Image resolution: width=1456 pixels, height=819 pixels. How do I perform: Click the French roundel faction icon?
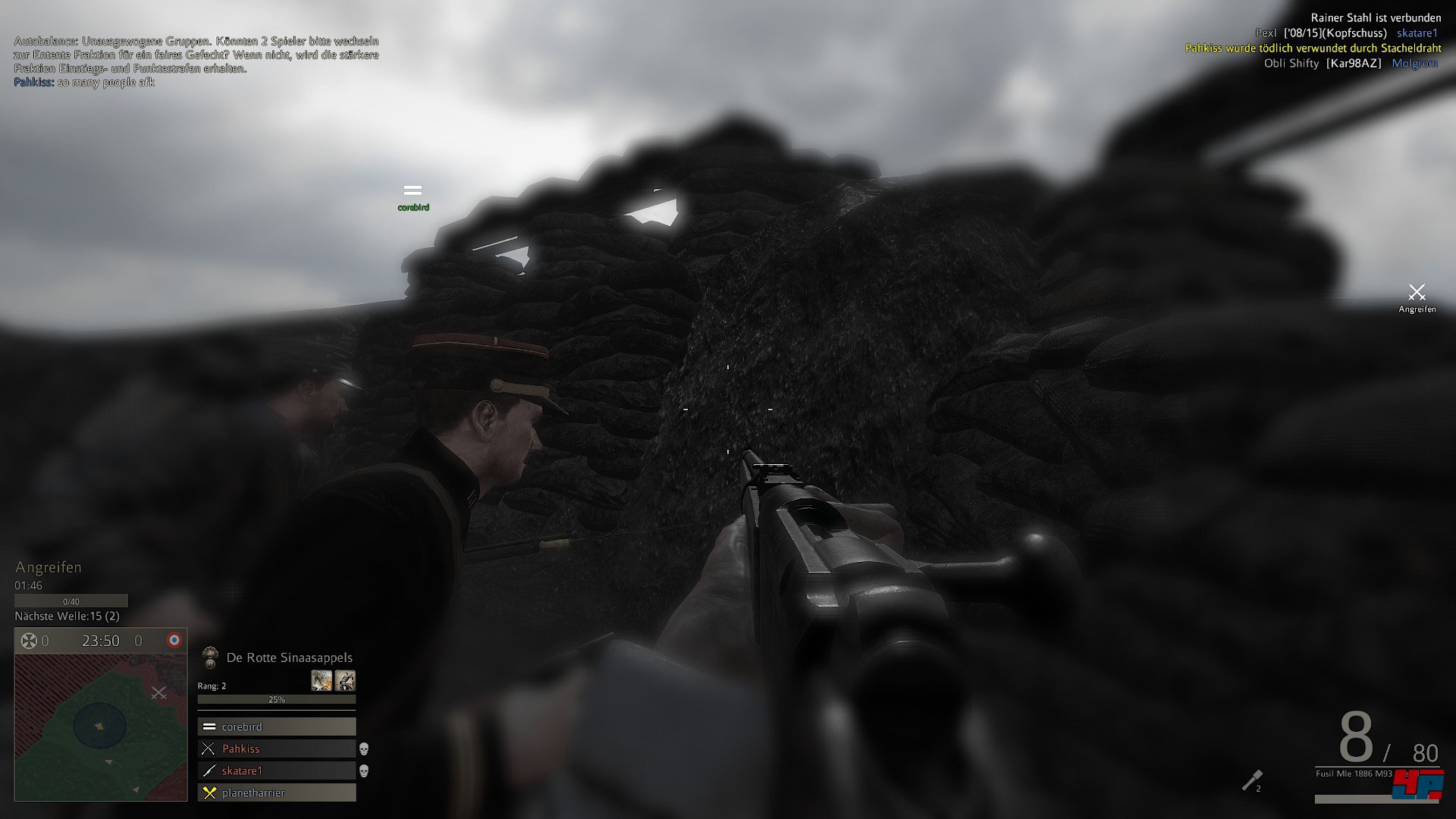[x=174, y=641]
